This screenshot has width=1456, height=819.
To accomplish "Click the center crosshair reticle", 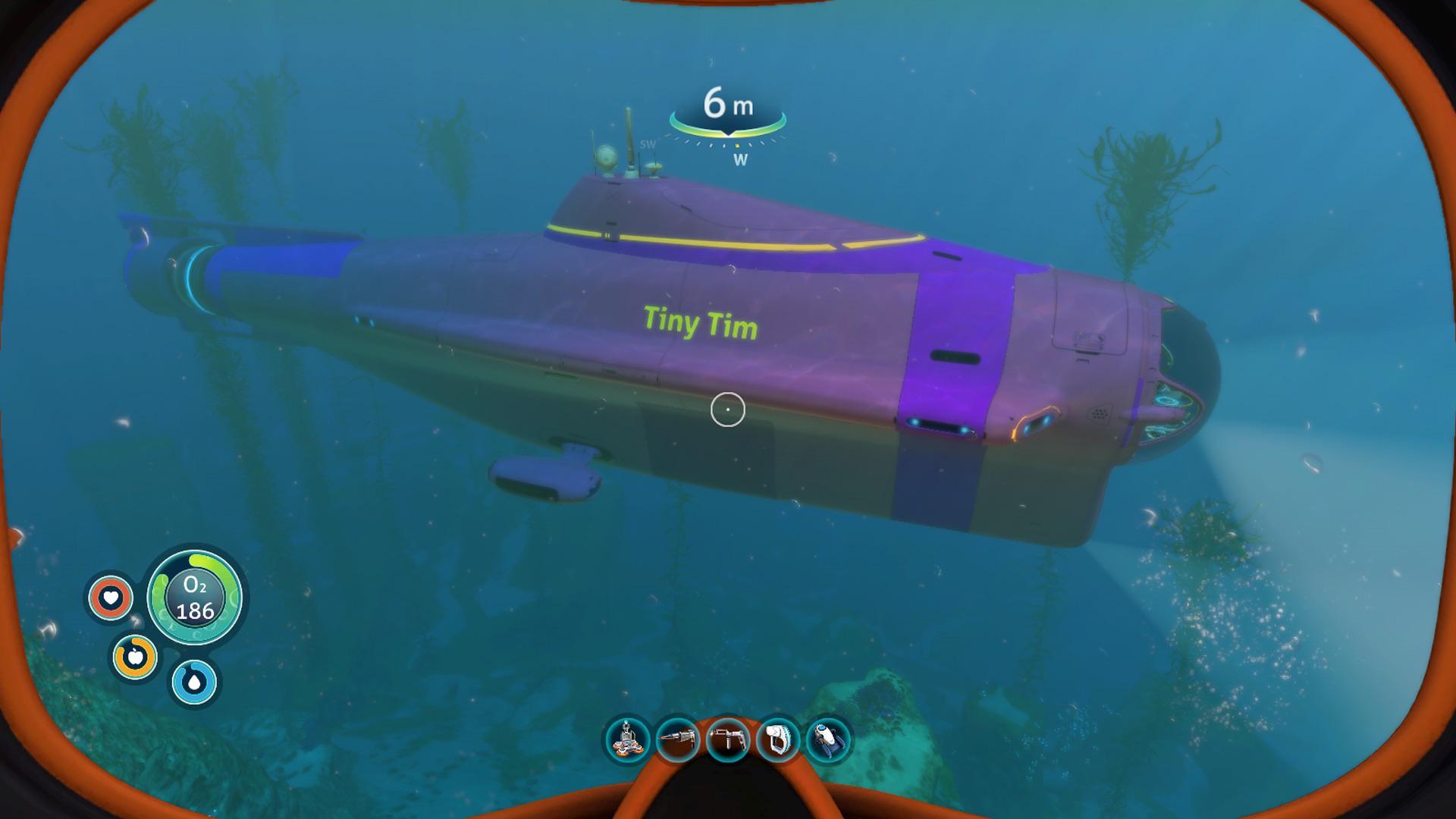I will click(728, 408).
